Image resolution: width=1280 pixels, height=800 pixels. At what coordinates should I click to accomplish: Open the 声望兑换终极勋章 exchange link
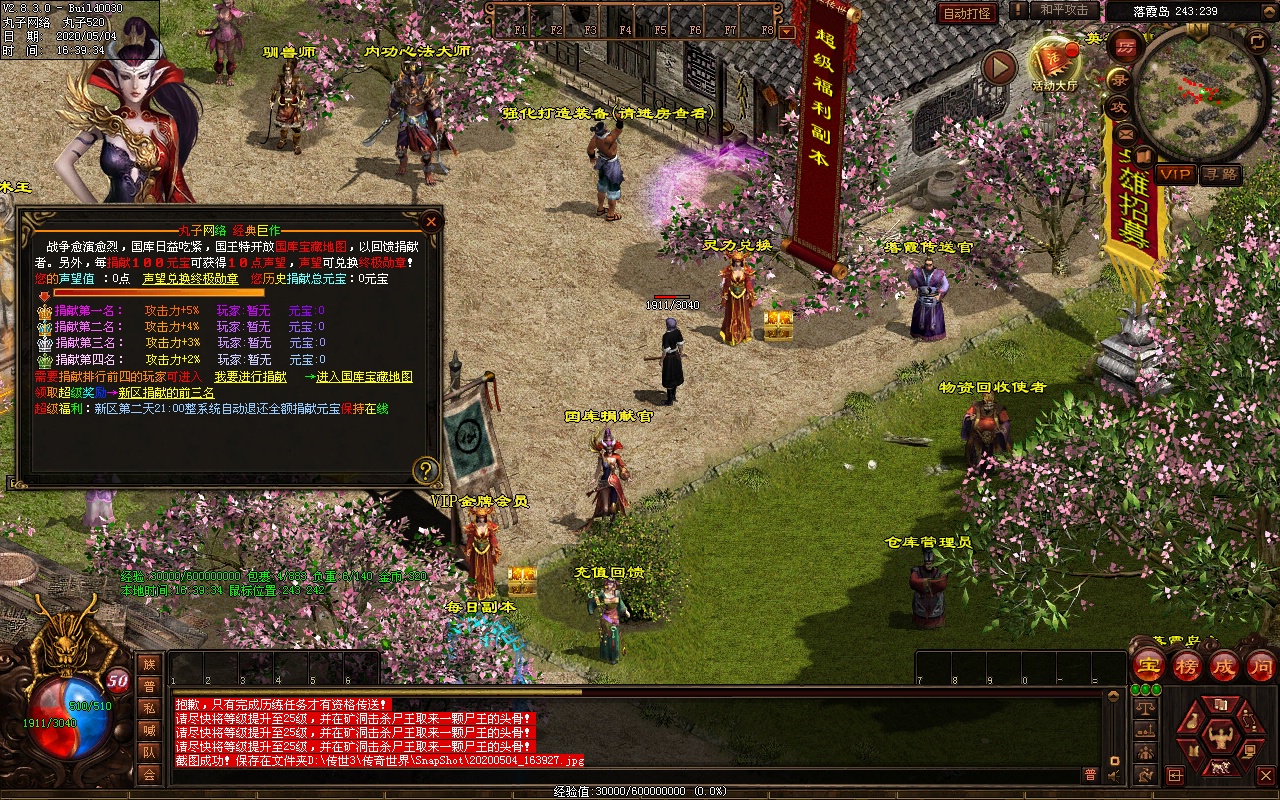(x=190, y=279)
